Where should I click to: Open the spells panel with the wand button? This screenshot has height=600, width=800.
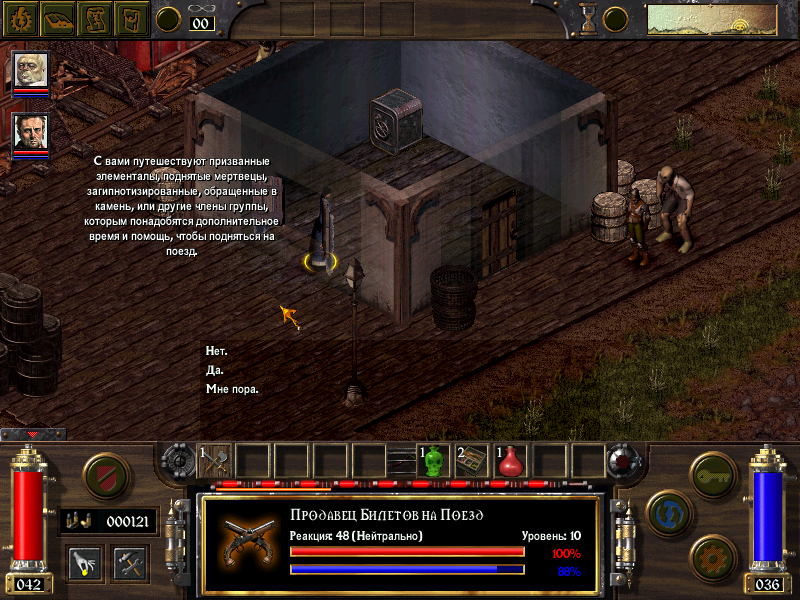[87, 562]
